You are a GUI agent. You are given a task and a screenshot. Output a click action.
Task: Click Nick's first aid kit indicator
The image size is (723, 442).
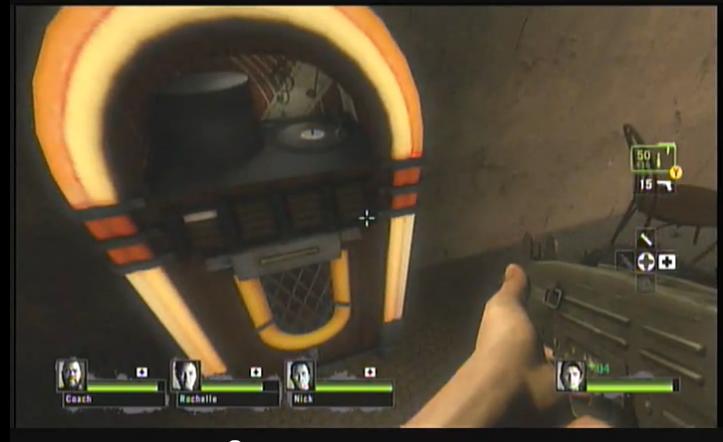coord(370,372)
